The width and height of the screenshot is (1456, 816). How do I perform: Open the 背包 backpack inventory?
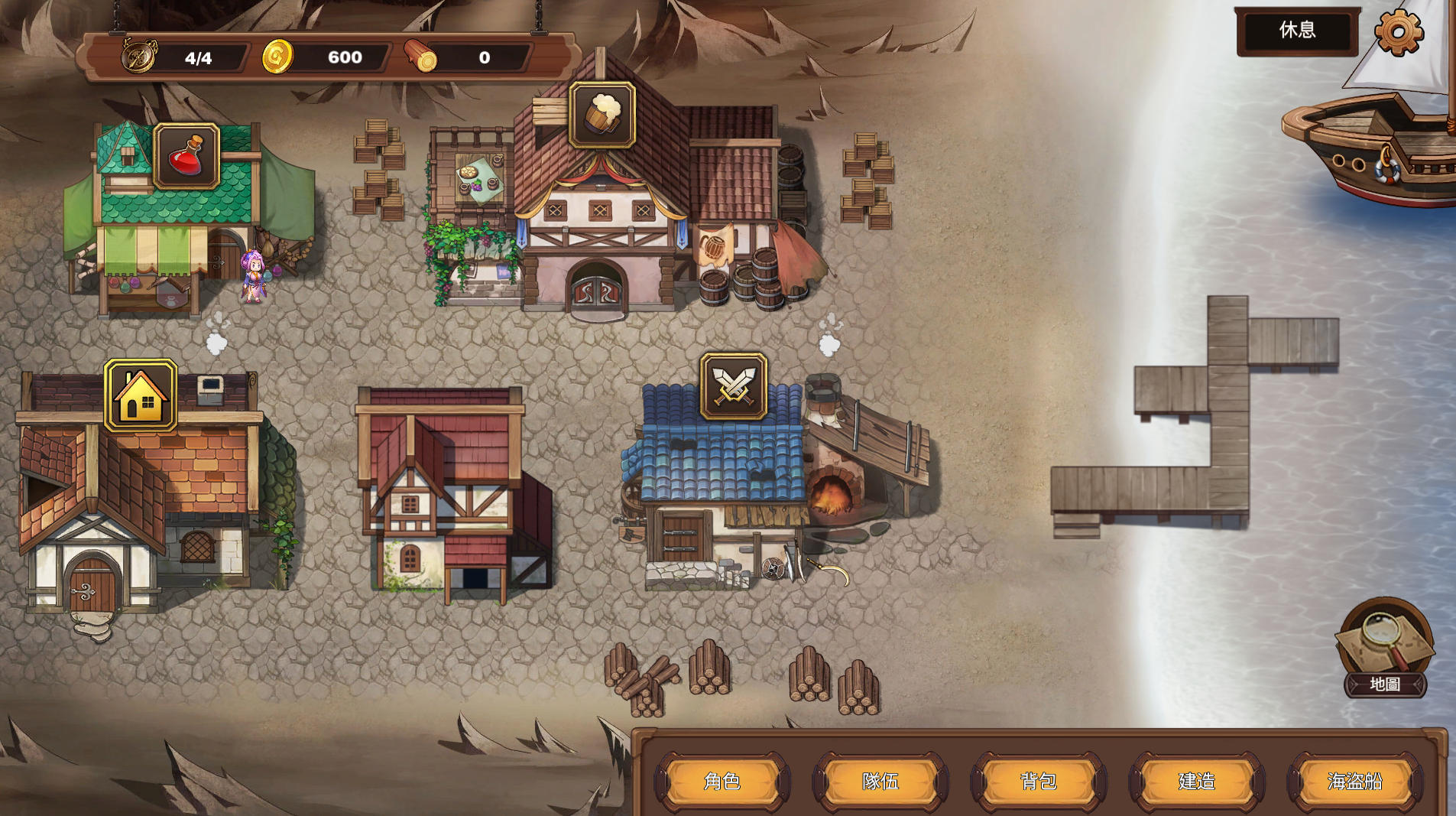click(x=1039, y=781)
